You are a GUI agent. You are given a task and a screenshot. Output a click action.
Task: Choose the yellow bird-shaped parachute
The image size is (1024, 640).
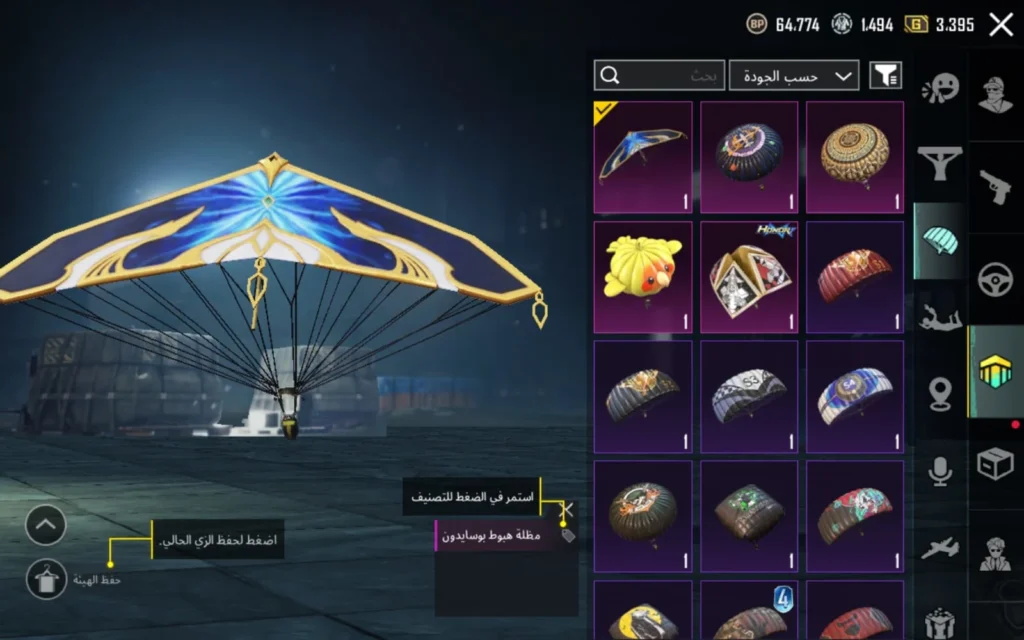coord(642,277)
